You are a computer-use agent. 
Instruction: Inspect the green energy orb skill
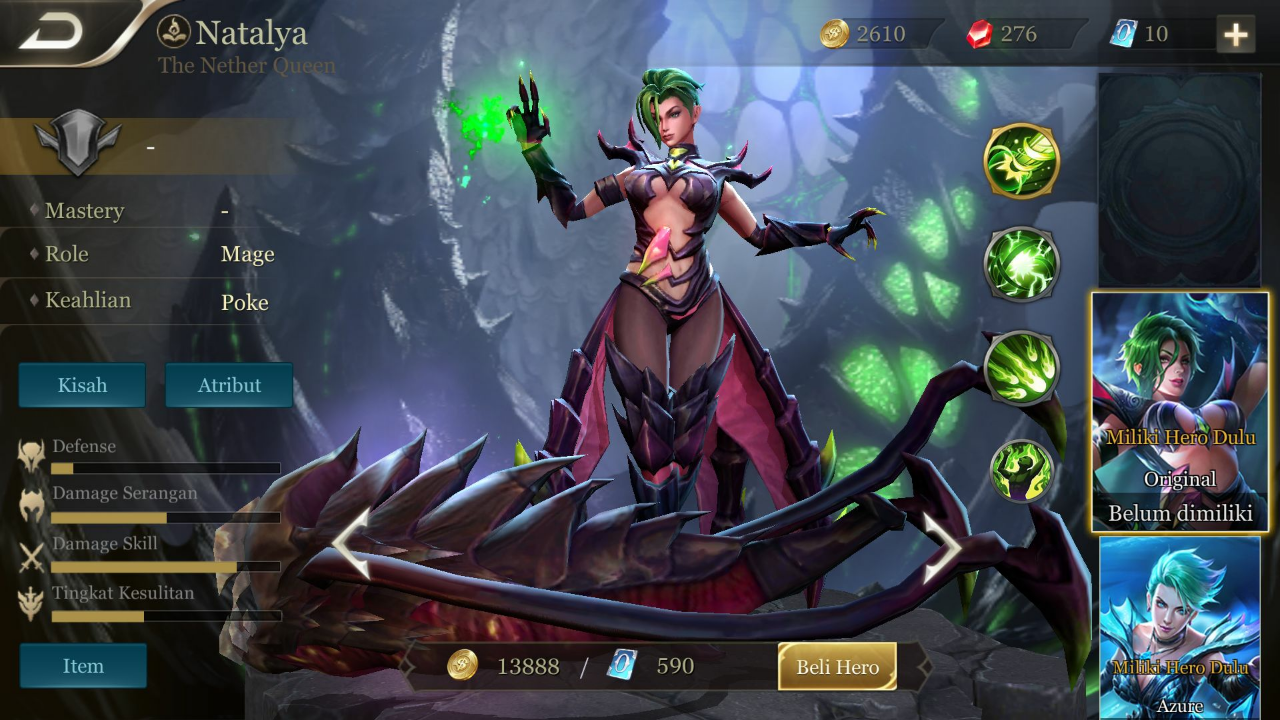[x=1021, y=264]
